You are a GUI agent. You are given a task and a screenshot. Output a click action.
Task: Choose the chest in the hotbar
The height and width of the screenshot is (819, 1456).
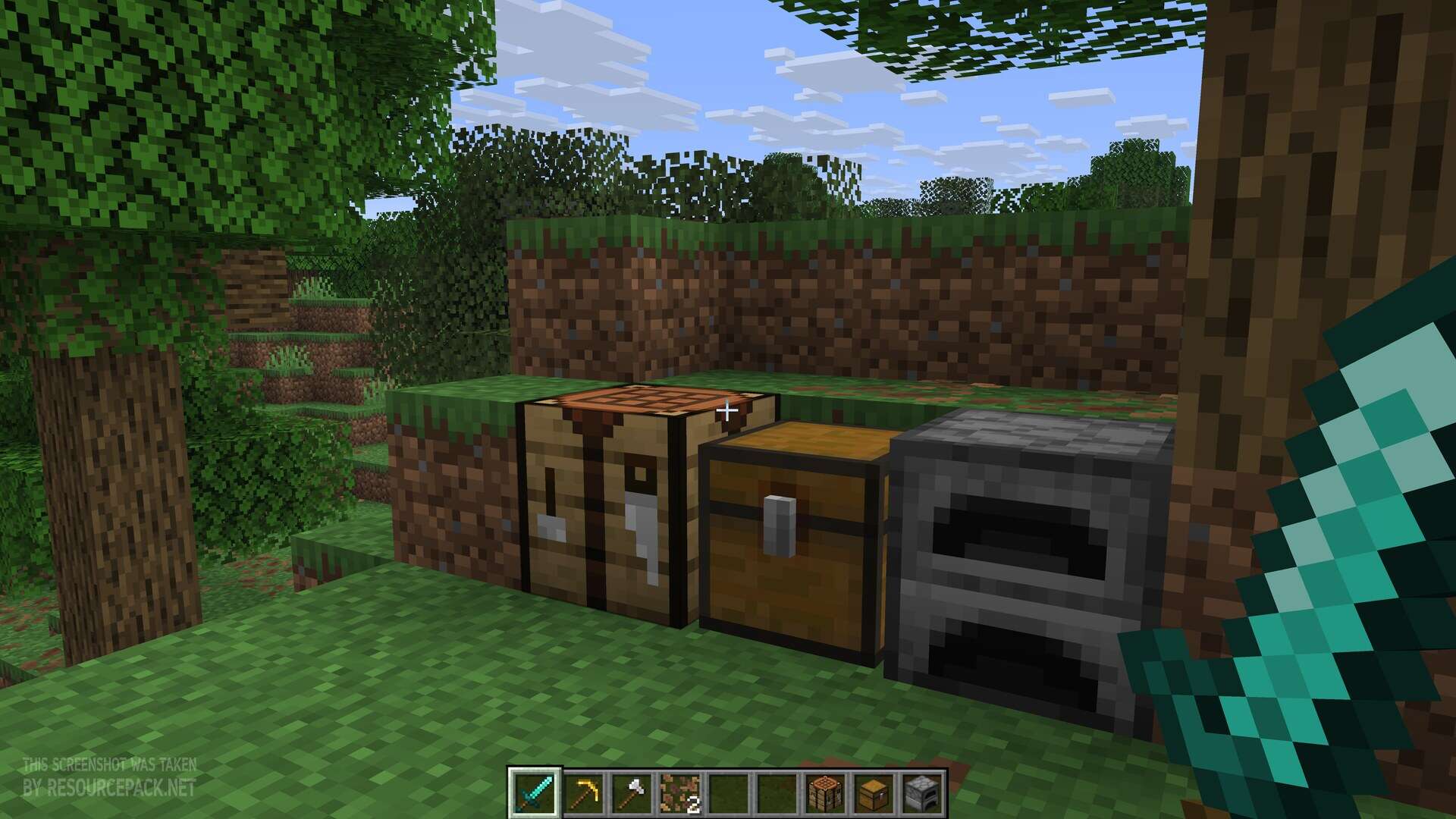[x=874, y=793]
